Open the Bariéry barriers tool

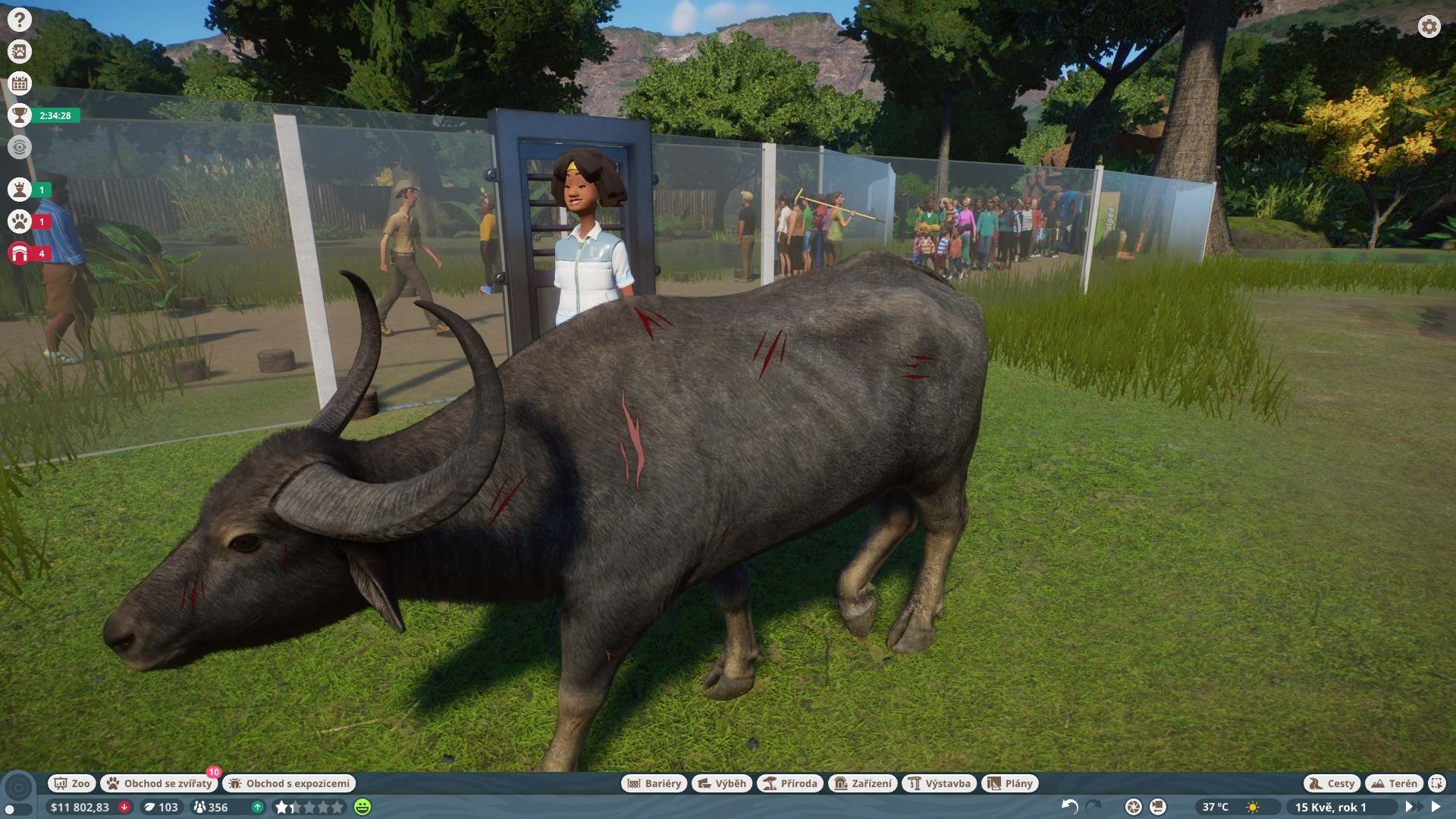pos(655,783)
